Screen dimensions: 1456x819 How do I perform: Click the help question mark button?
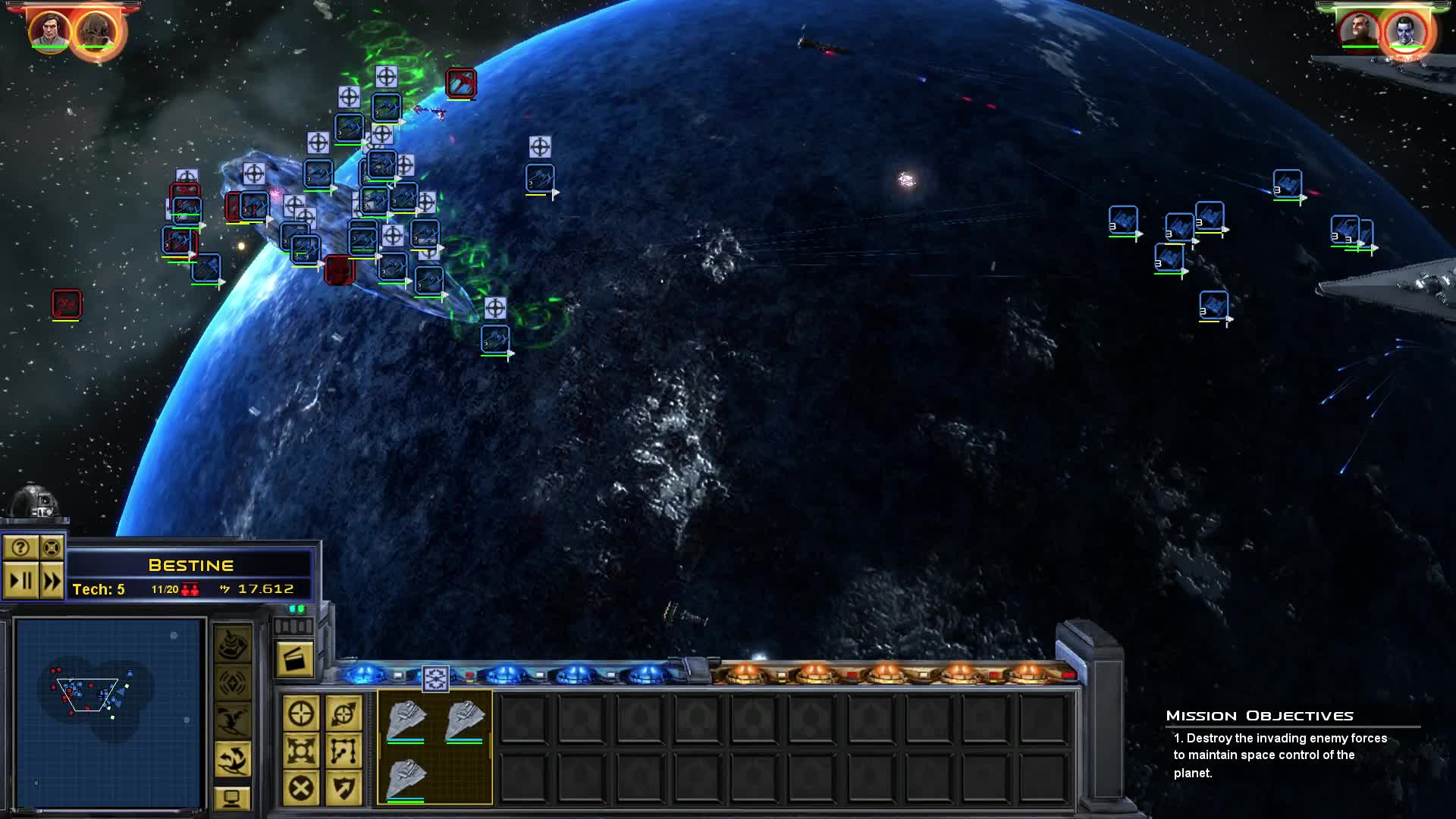pyautogui.click(x=20, y=548)
